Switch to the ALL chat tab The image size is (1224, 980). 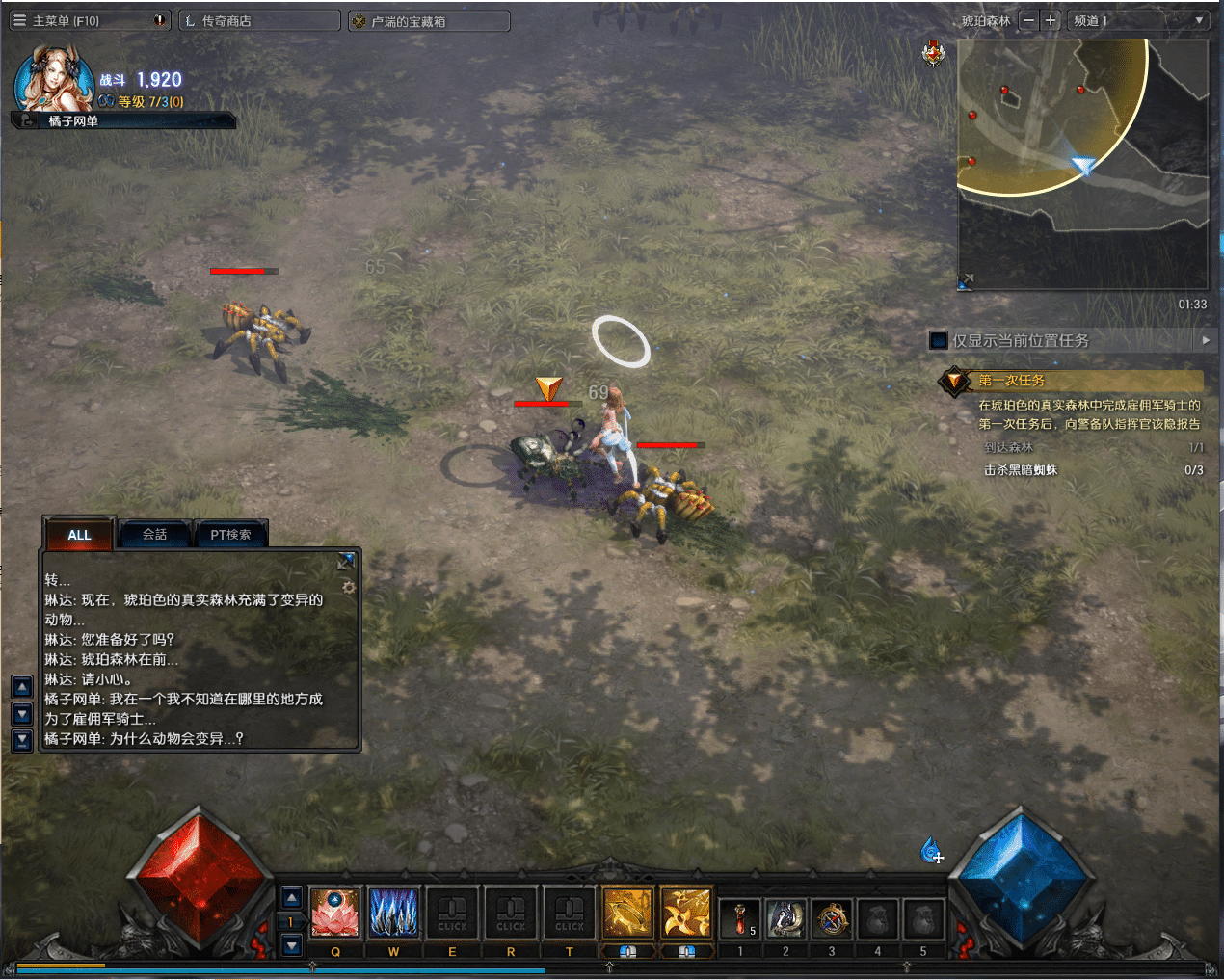coord(79,535)
